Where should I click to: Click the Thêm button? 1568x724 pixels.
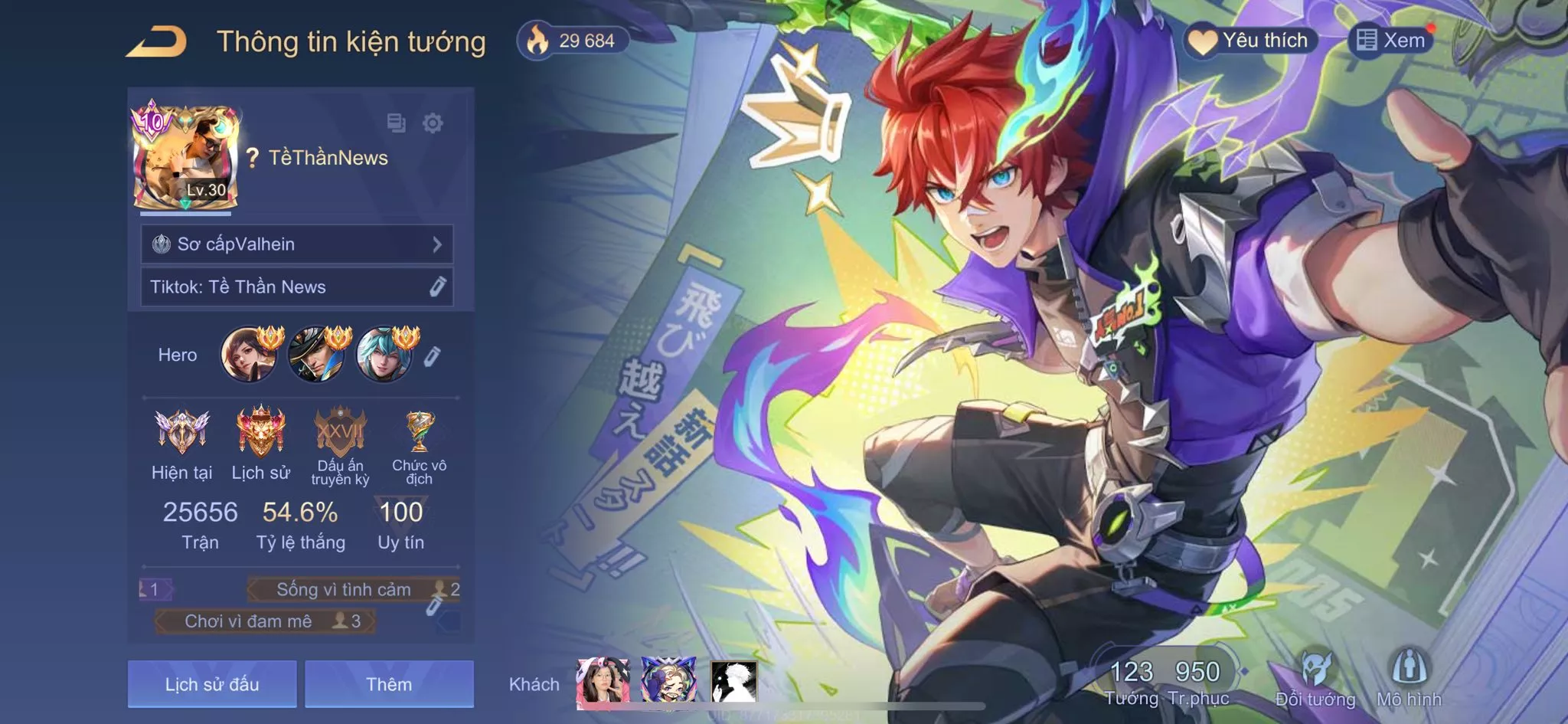click(389, 683)
